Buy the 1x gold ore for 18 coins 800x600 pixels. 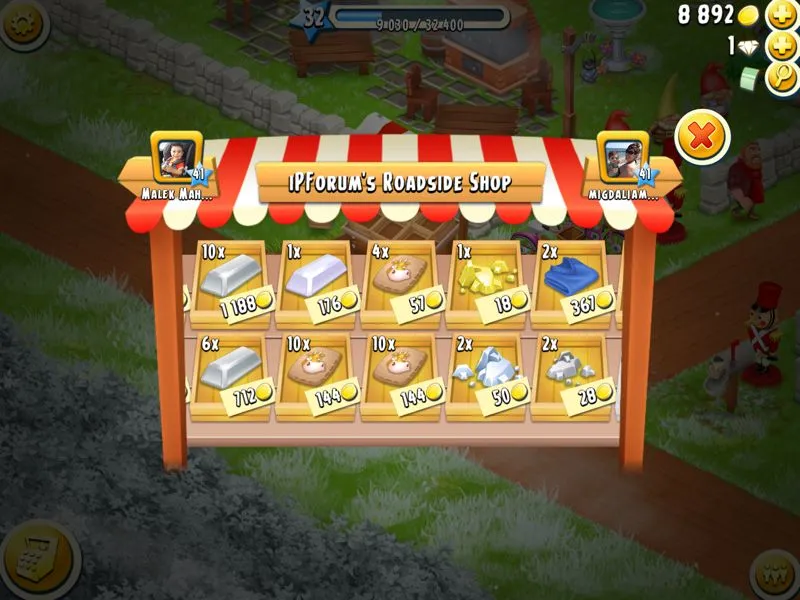coord(489,281)
